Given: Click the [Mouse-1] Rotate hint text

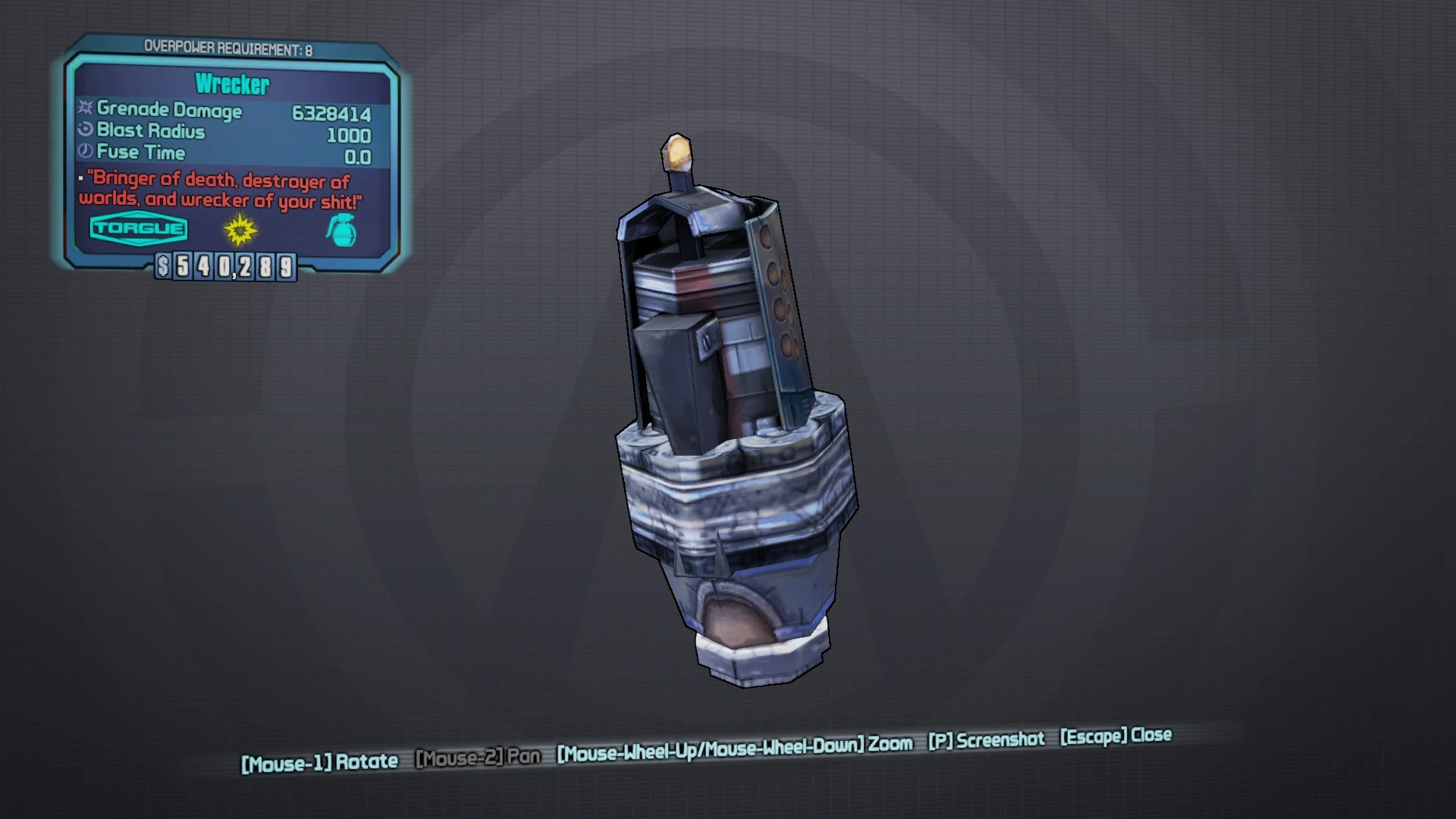Looking at the screenshot, I should (318, 758).
